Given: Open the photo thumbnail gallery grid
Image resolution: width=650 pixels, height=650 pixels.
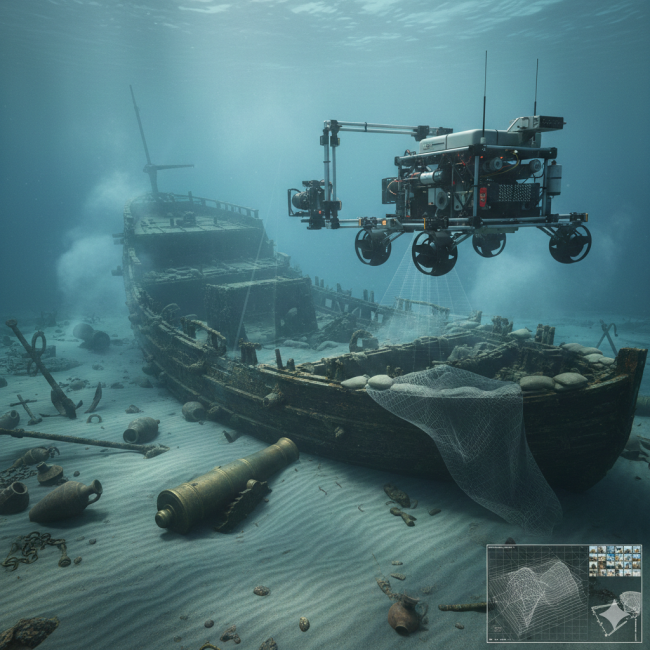Looking at the screenshot, I should pyautogui.click(x=614, y=561).
